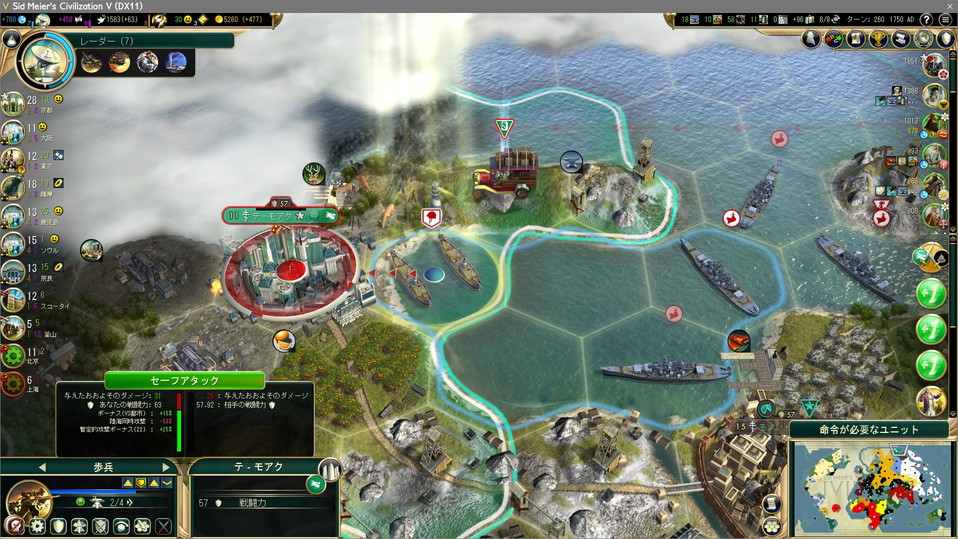The height and width of the screenshot is (539, 958).
Task: Open military overview shield icon
Action: pyautogui.click(x=946, y=39)
